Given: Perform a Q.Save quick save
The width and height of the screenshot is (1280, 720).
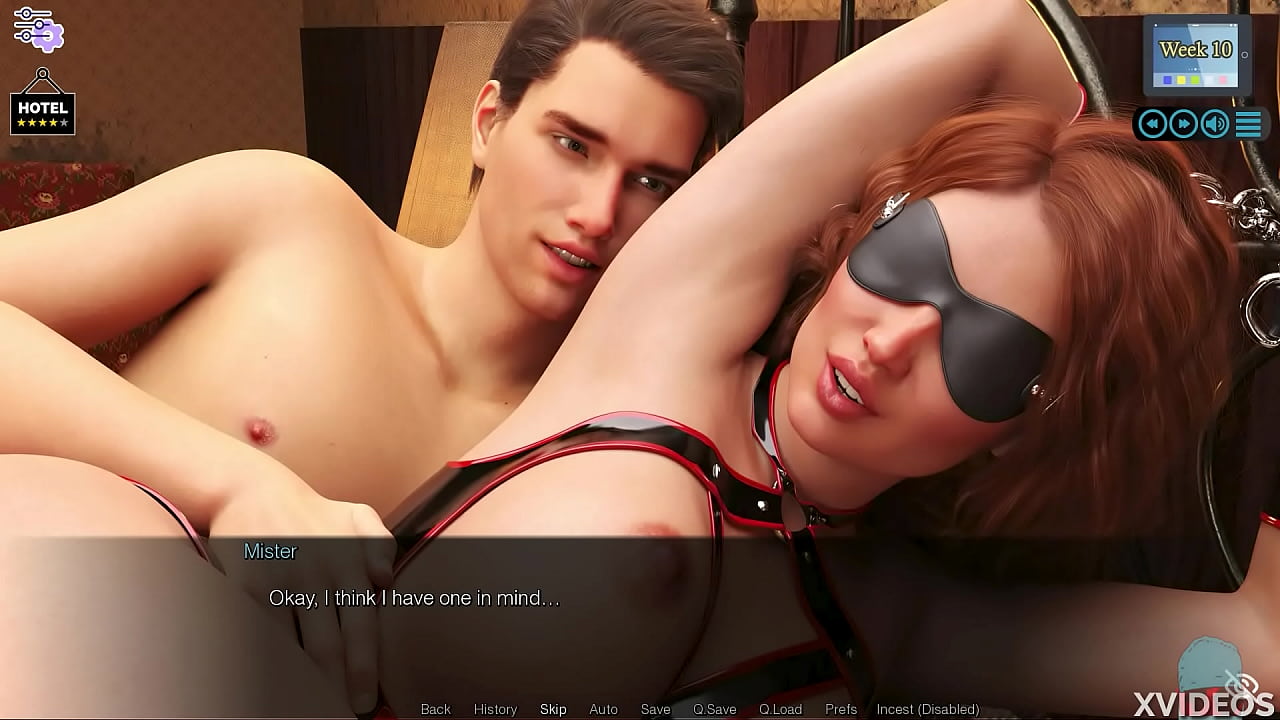Looking at the screenshot, I should (714, 709).
